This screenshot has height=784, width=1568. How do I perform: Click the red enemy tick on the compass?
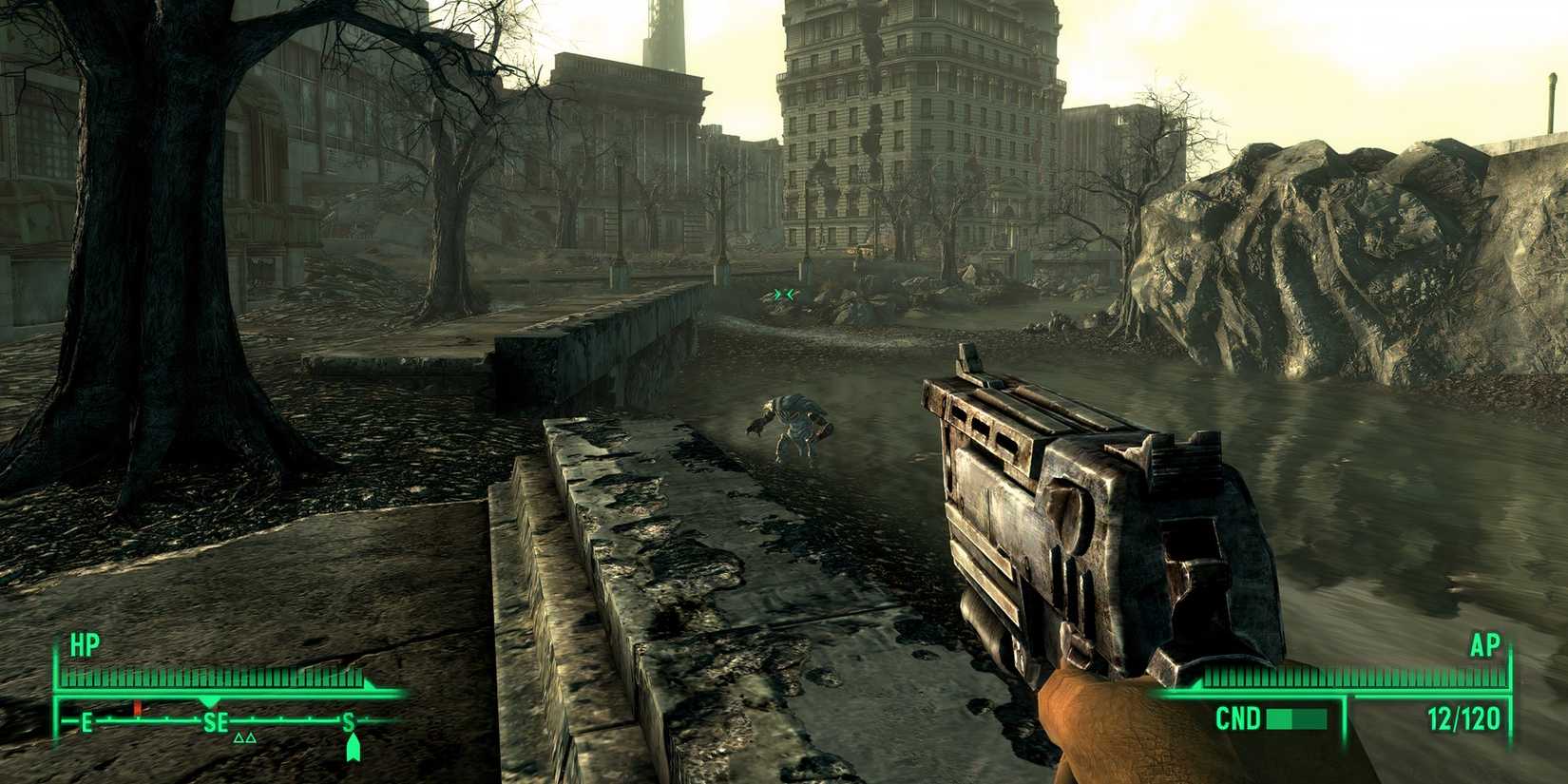(138, 706)
